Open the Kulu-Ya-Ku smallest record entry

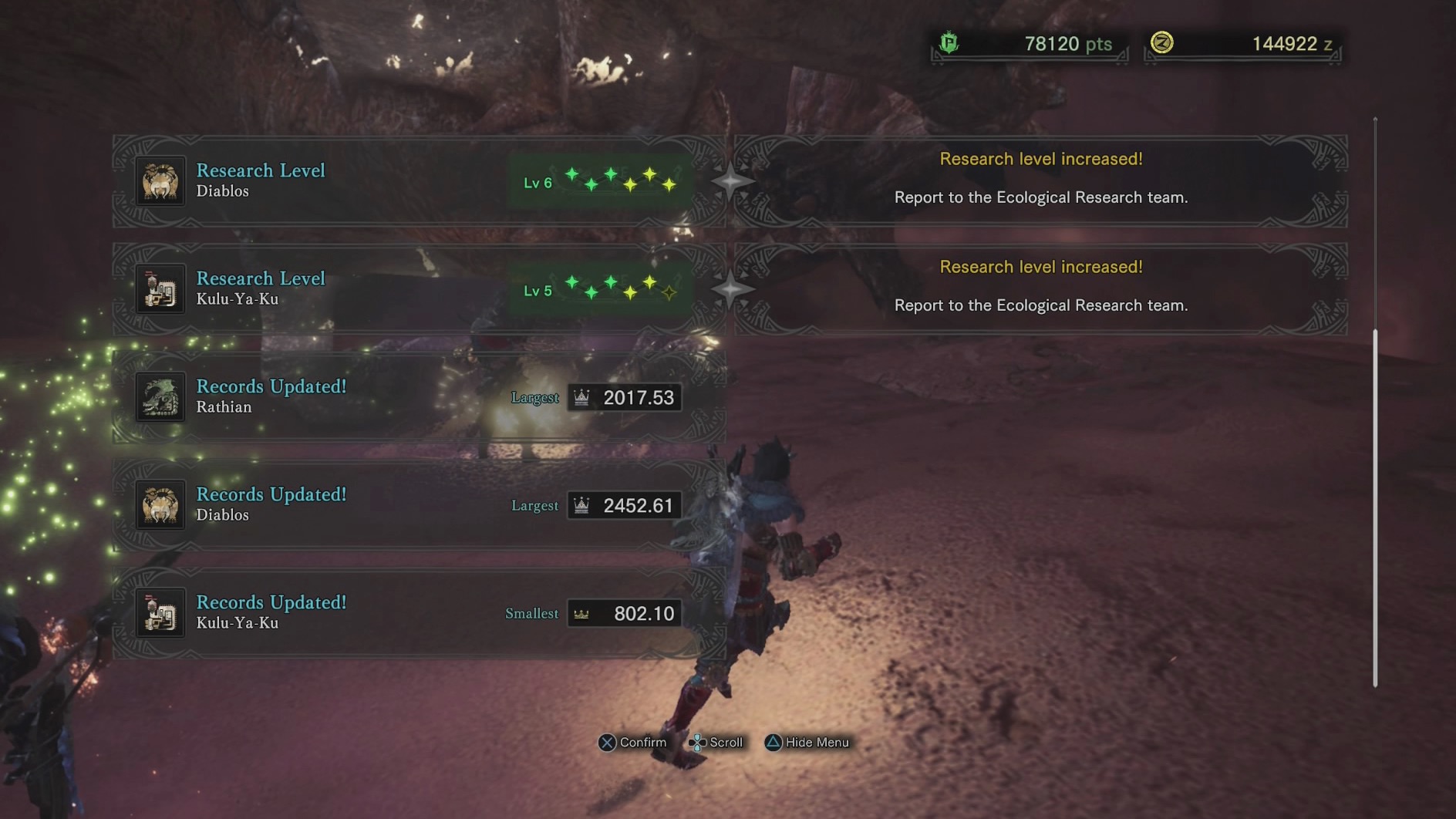click(419, 613)
